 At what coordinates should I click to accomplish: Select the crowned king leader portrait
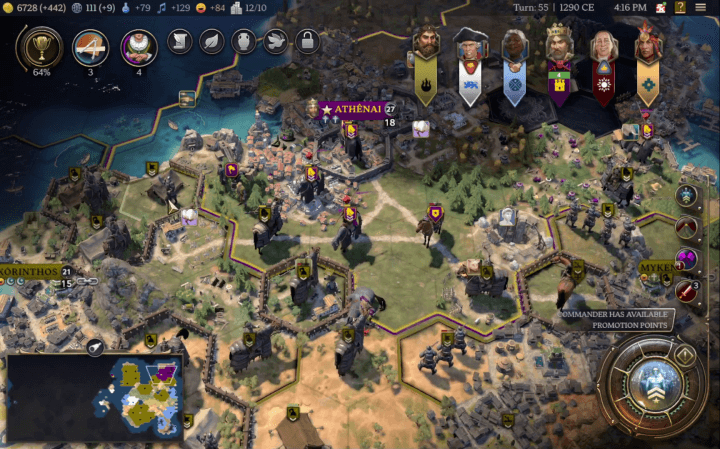(x=557, y=45)
